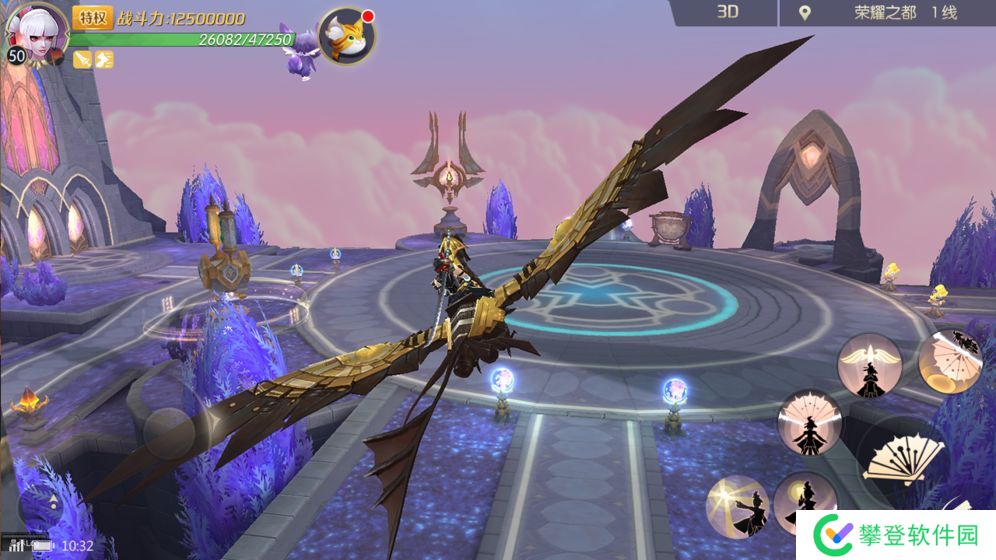Select the sword buff status icon
Screen dimensions: 996x560
point(83,60)
